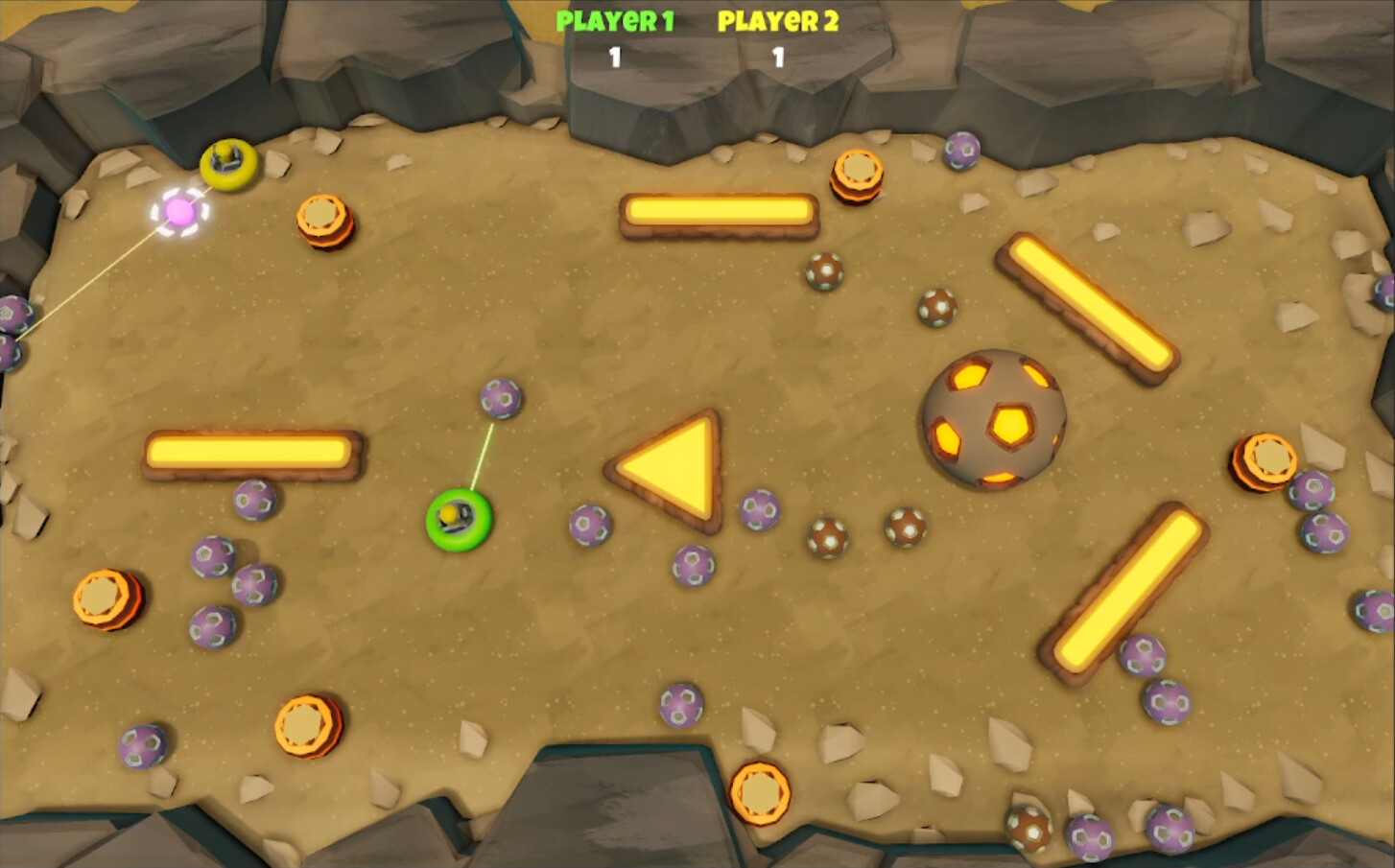Select the horizontal yellow bar at top
Viewport: 1395px width, 868px height.
(x=719, y=212)
